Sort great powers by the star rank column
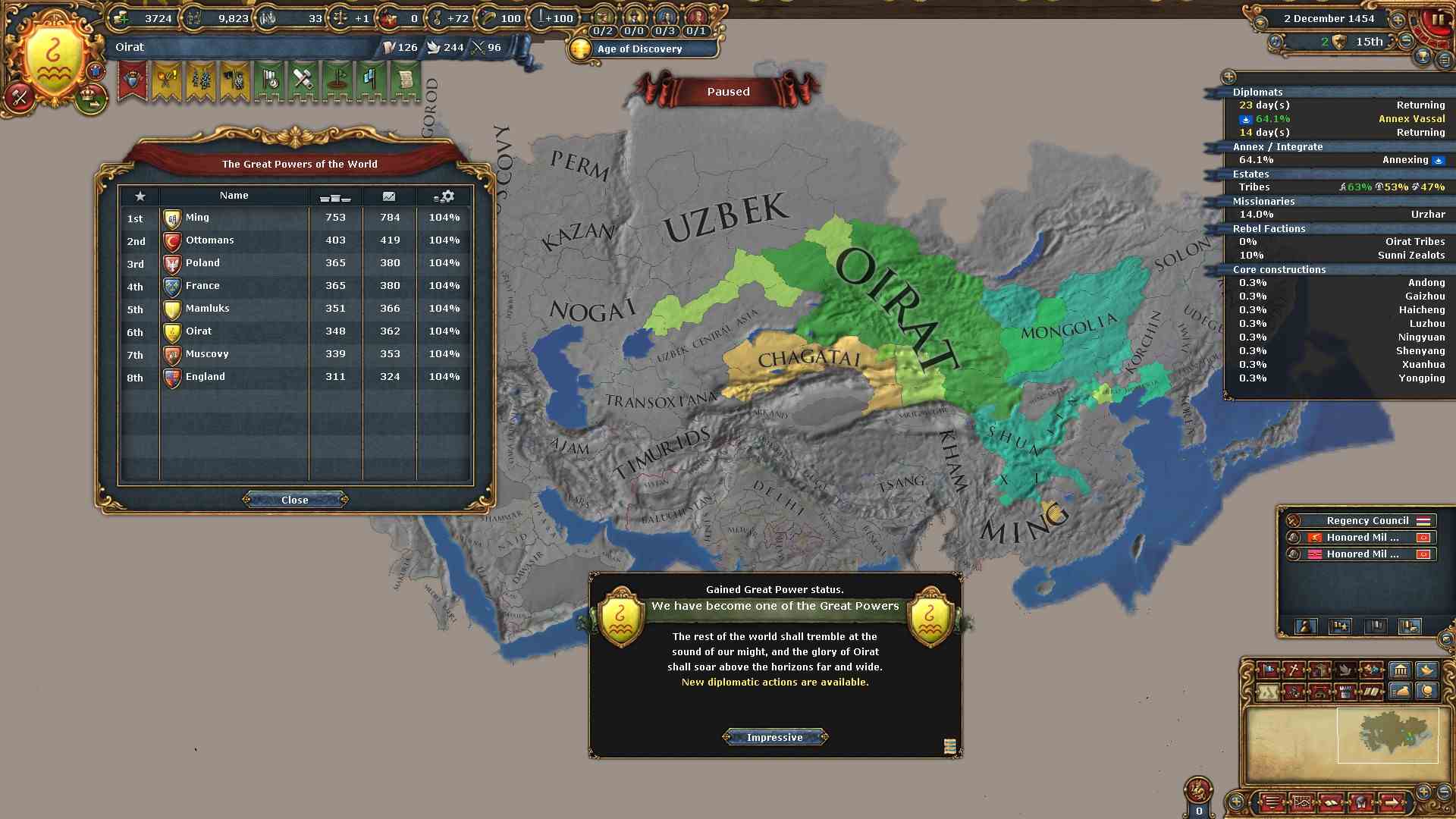Screen dimensions: 1456x819 (x=140, y=196)
